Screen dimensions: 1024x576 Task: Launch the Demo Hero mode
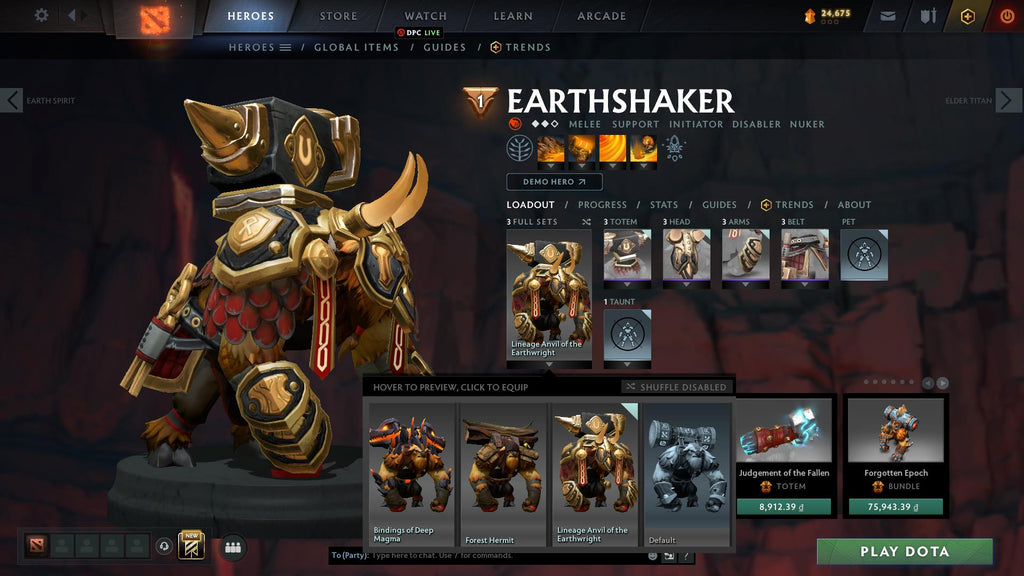tap(554, 182)
